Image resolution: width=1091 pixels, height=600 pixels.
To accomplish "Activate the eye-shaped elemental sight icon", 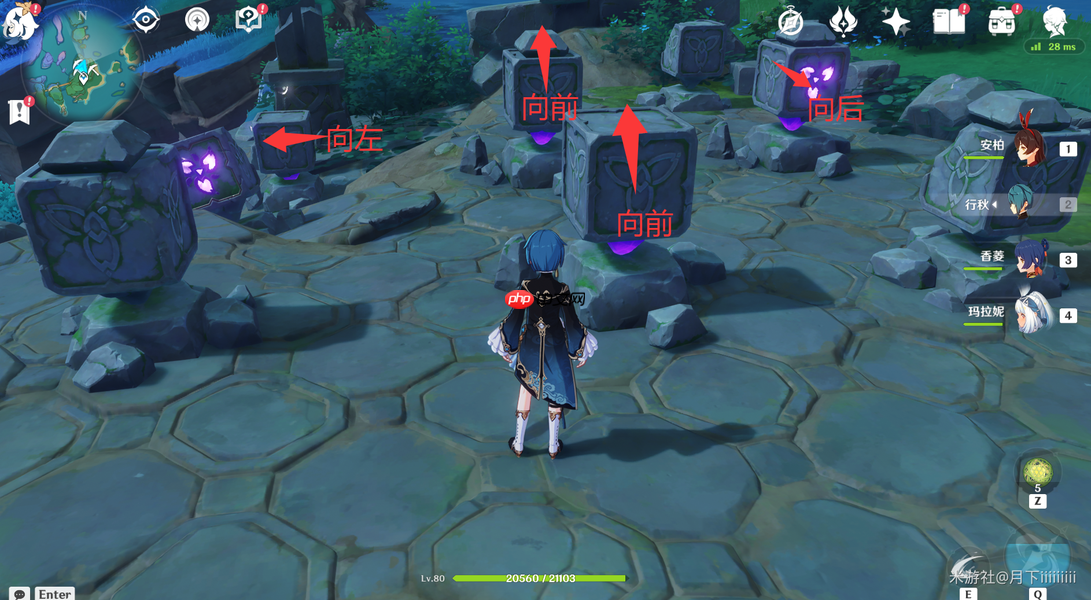I will click(x=146, y=19).
